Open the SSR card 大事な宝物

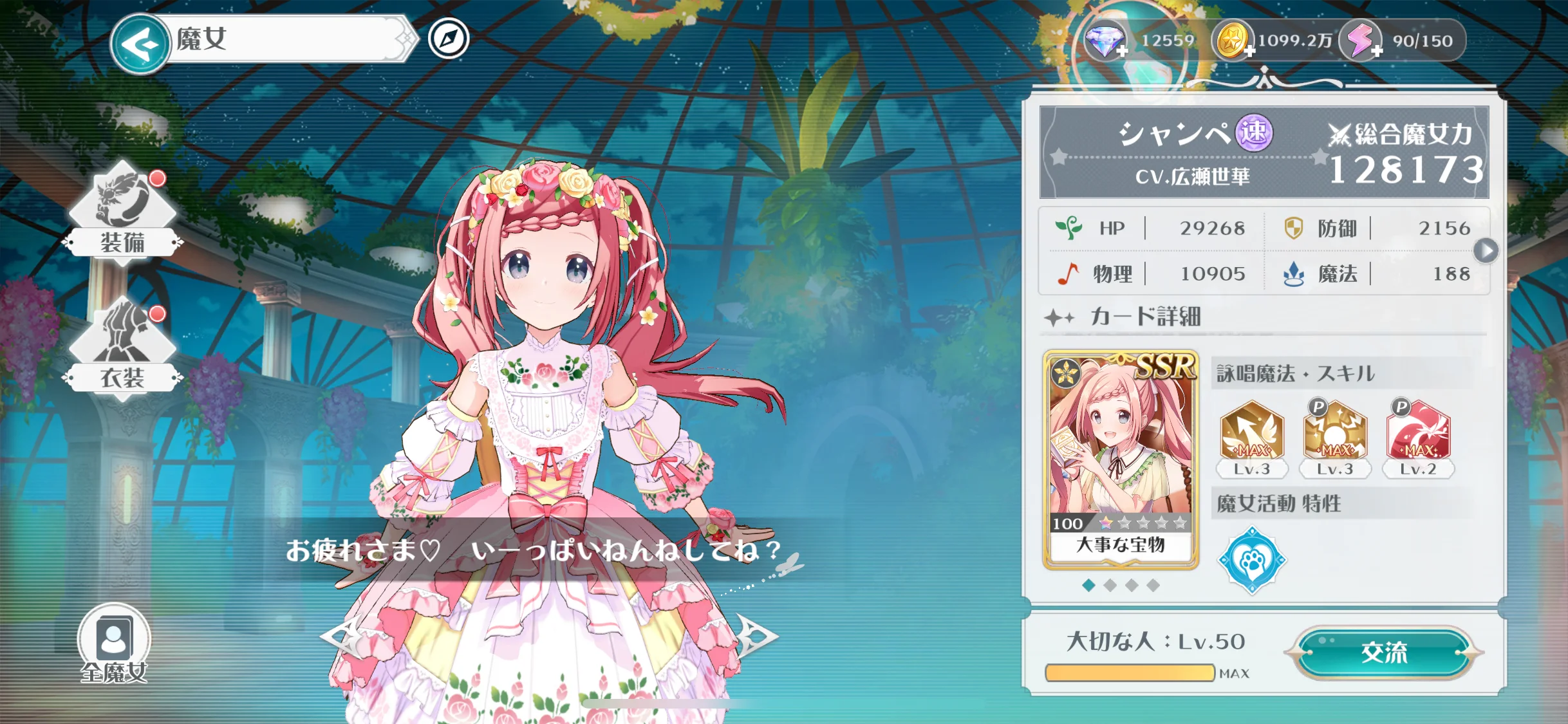[x=1121, y=459]
